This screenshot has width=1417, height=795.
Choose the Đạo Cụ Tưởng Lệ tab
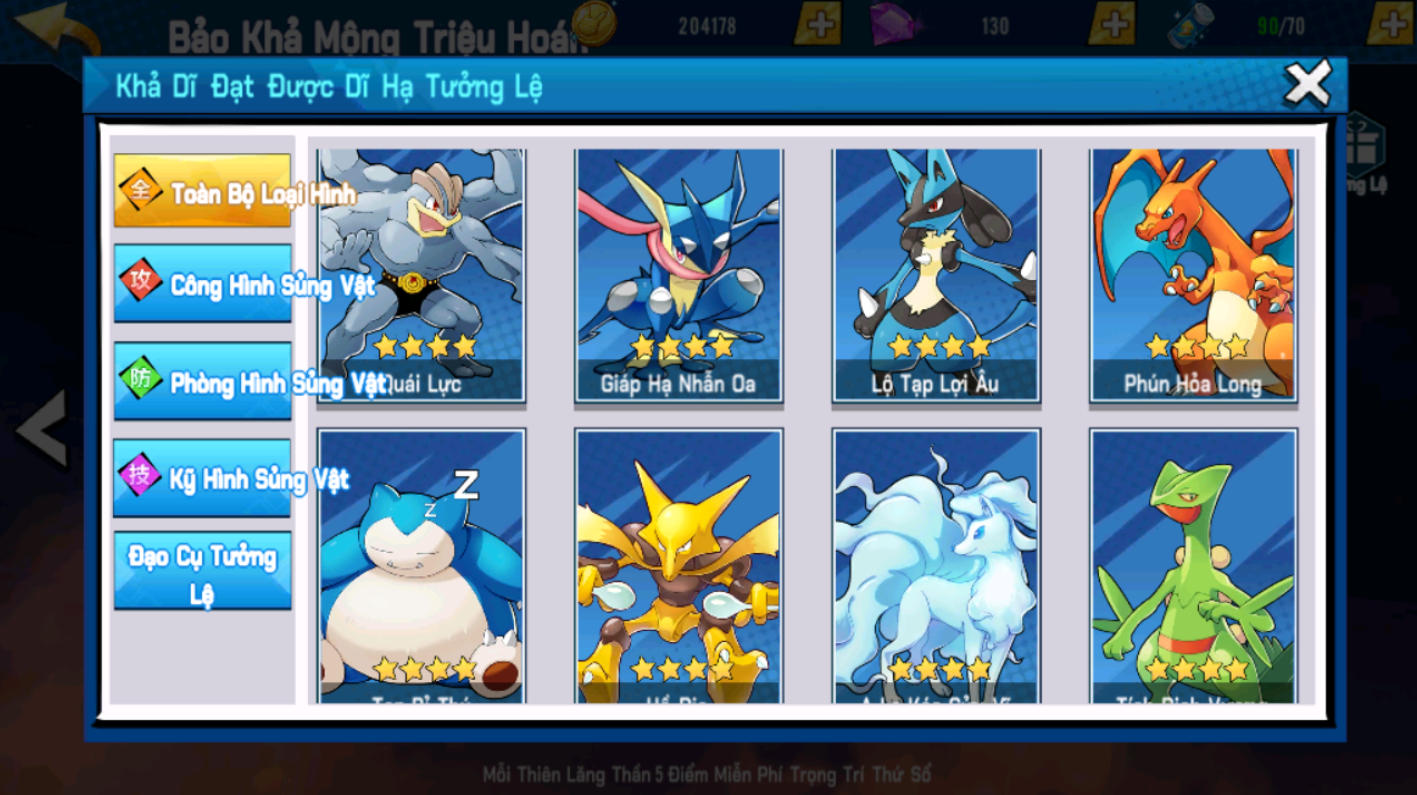(203, 571)
